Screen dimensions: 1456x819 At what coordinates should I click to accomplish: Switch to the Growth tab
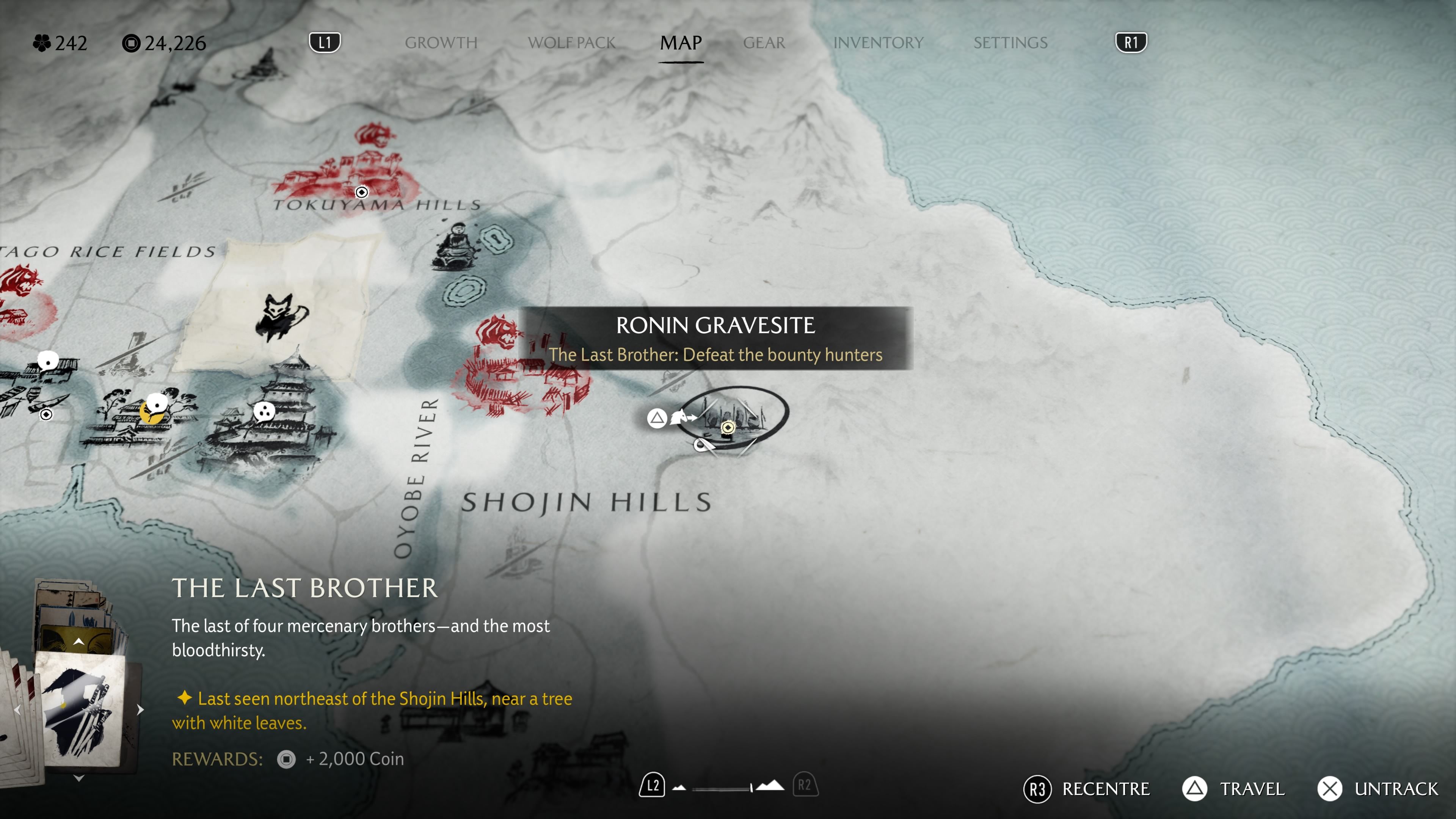click(441, 43)
